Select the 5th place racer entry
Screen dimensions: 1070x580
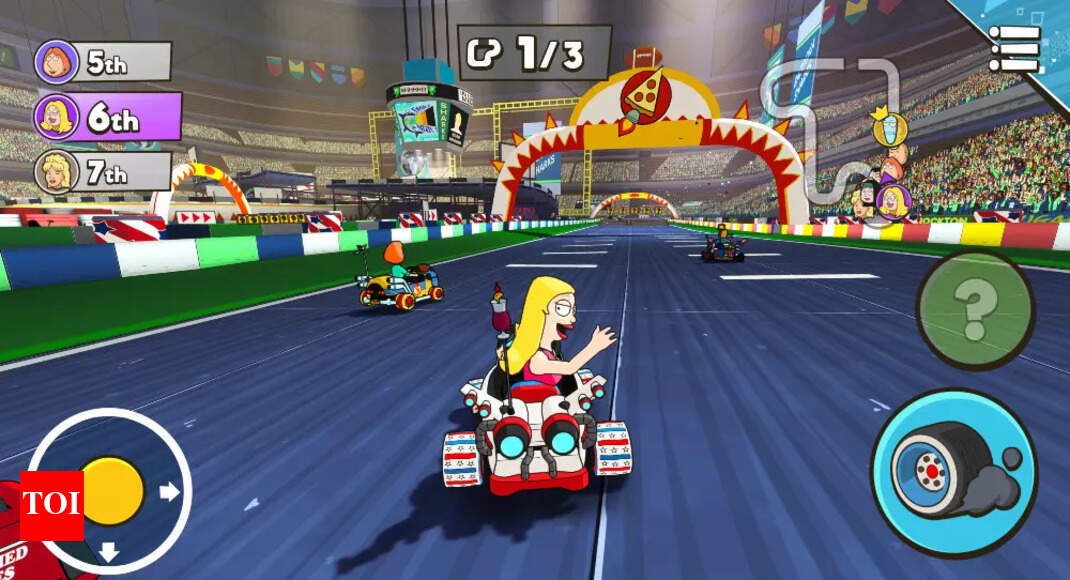[x=103, y=62]
